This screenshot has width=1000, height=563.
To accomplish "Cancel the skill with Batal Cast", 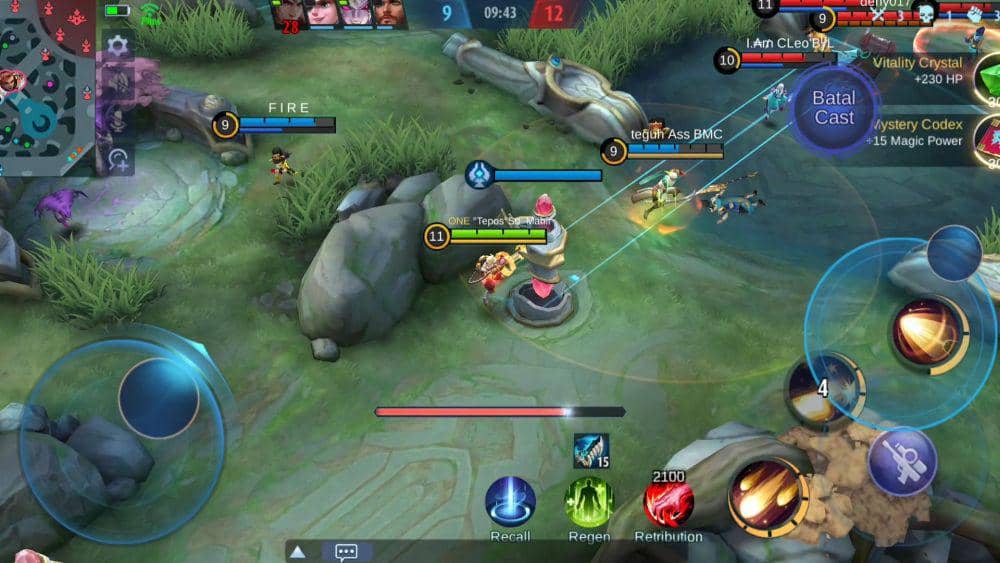I will coord(833,108).
